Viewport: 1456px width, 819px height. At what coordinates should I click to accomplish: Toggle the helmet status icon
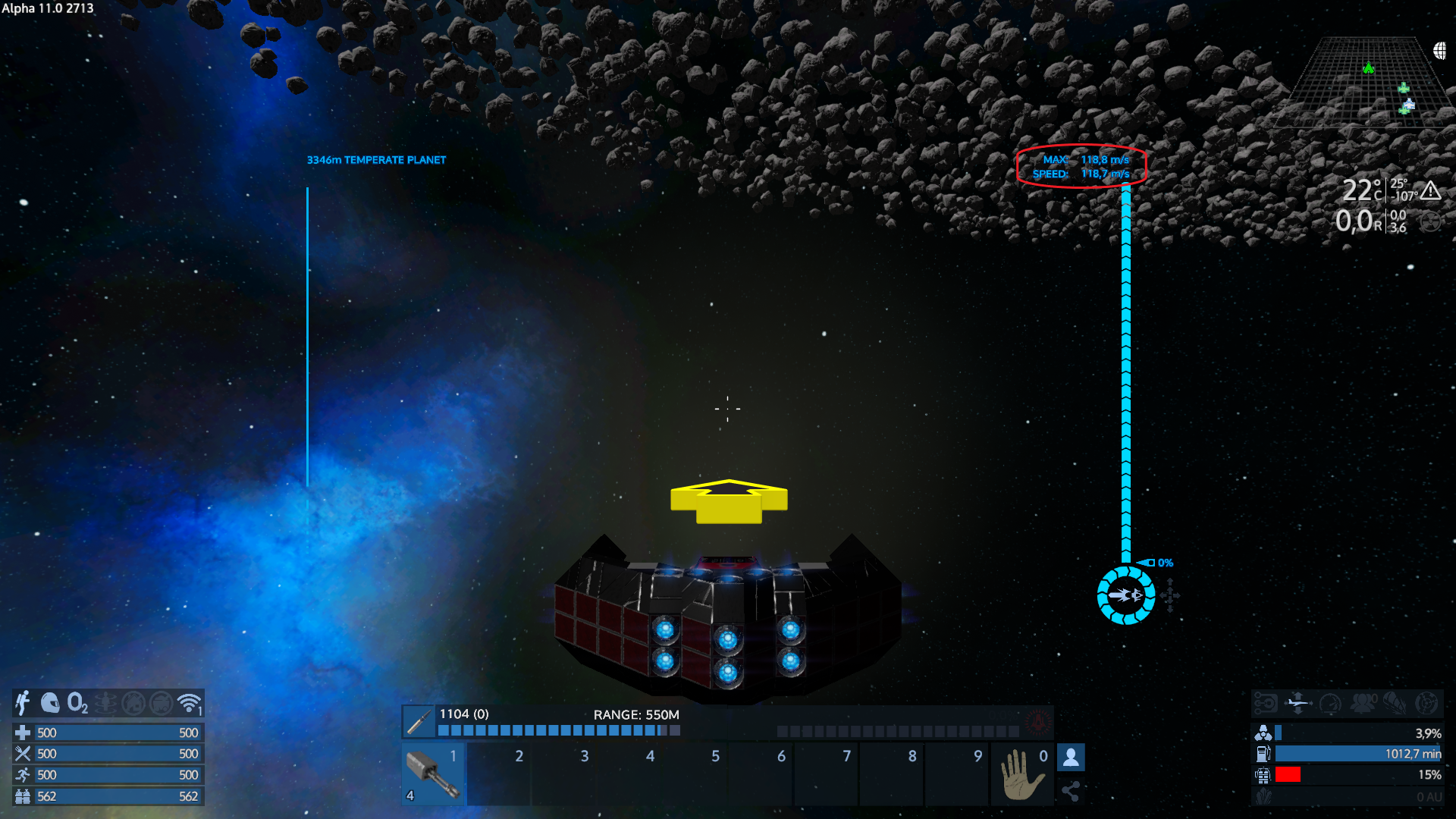click(x=50, y=703)
